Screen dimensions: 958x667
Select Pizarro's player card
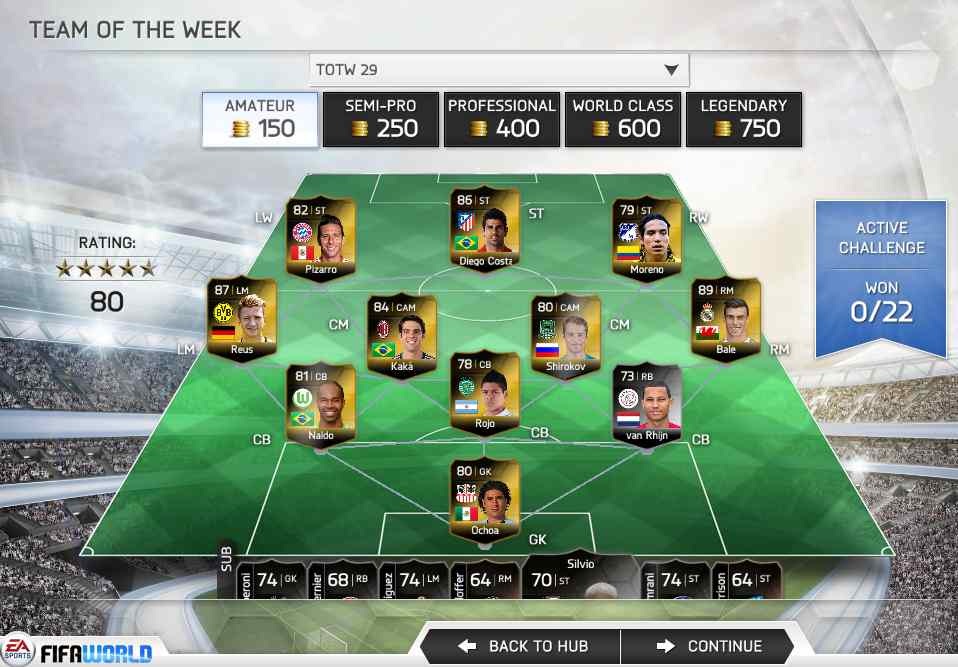point(322,239)
